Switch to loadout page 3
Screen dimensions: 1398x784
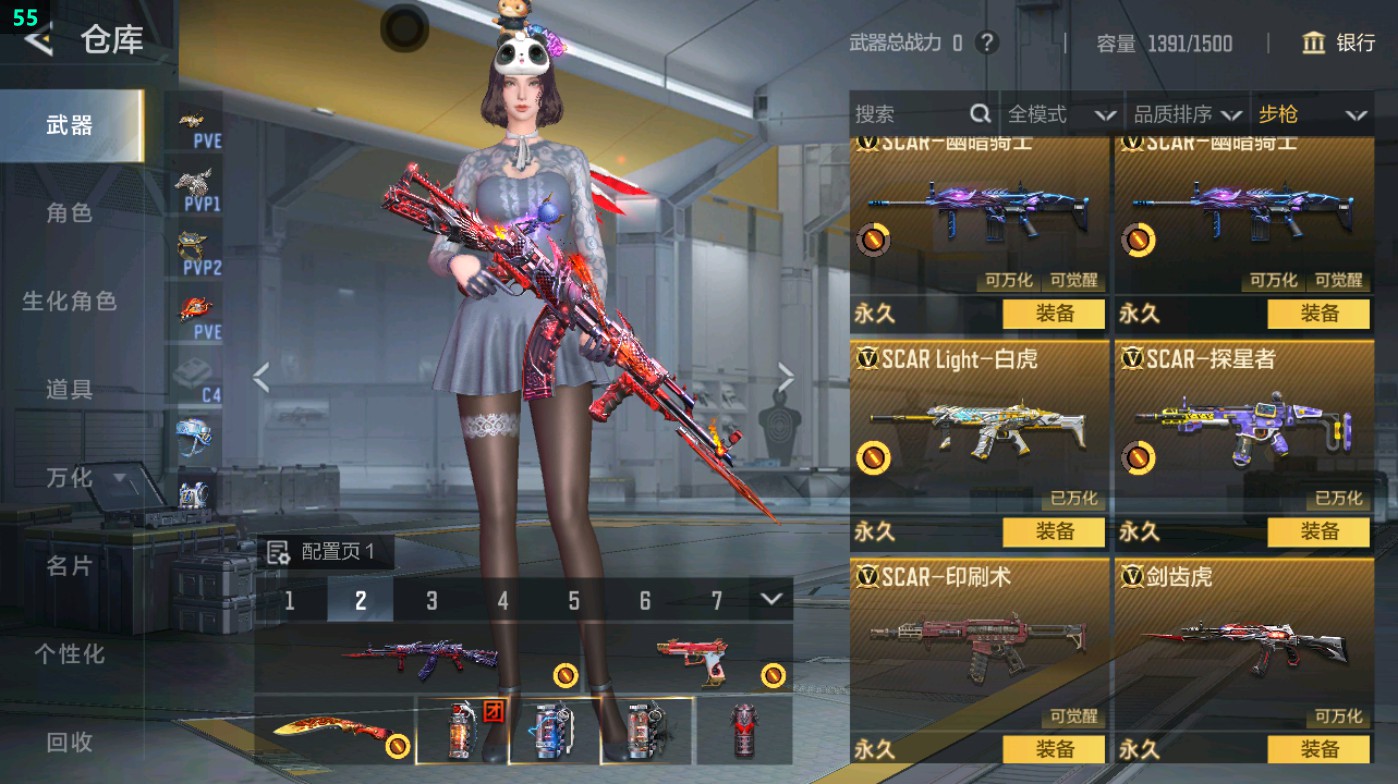click(x=432, y=600)
